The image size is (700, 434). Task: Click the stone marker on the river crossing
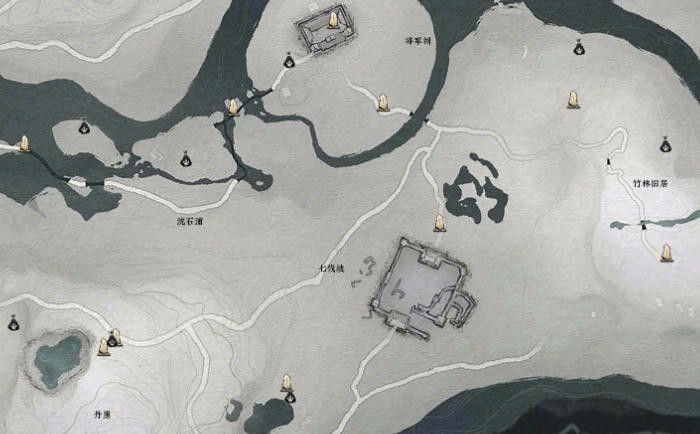234,106
